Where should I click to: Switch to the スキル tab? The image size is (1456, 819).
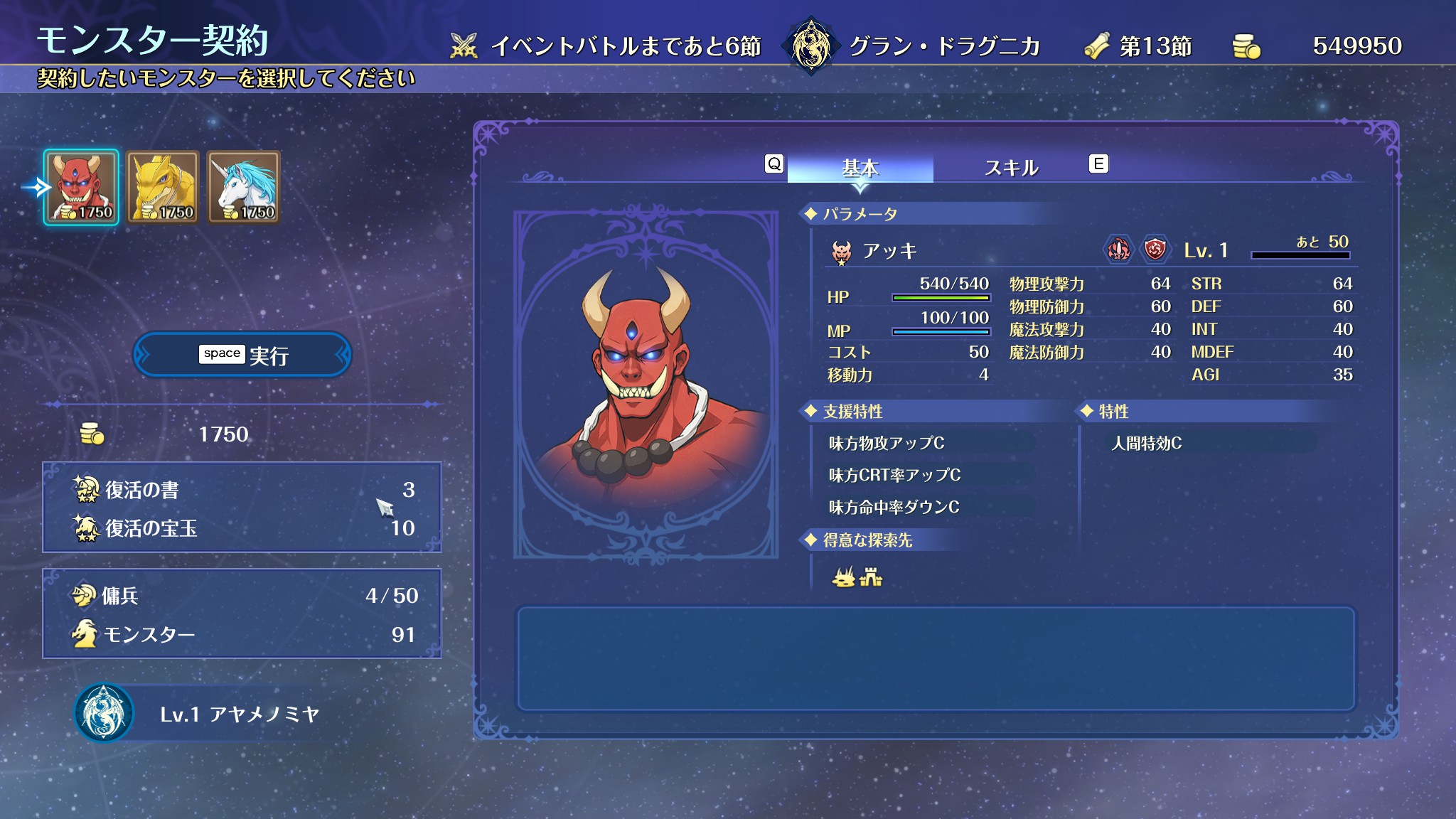1011,168
